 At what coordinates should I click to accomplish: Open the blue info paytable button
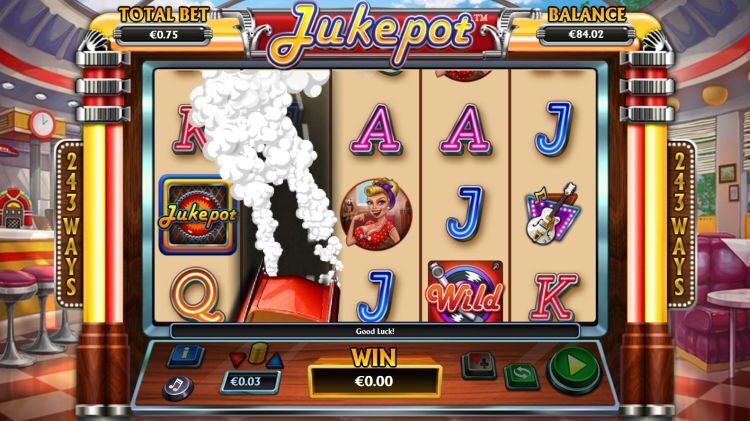pyautogui.click(x=185, y=355)
